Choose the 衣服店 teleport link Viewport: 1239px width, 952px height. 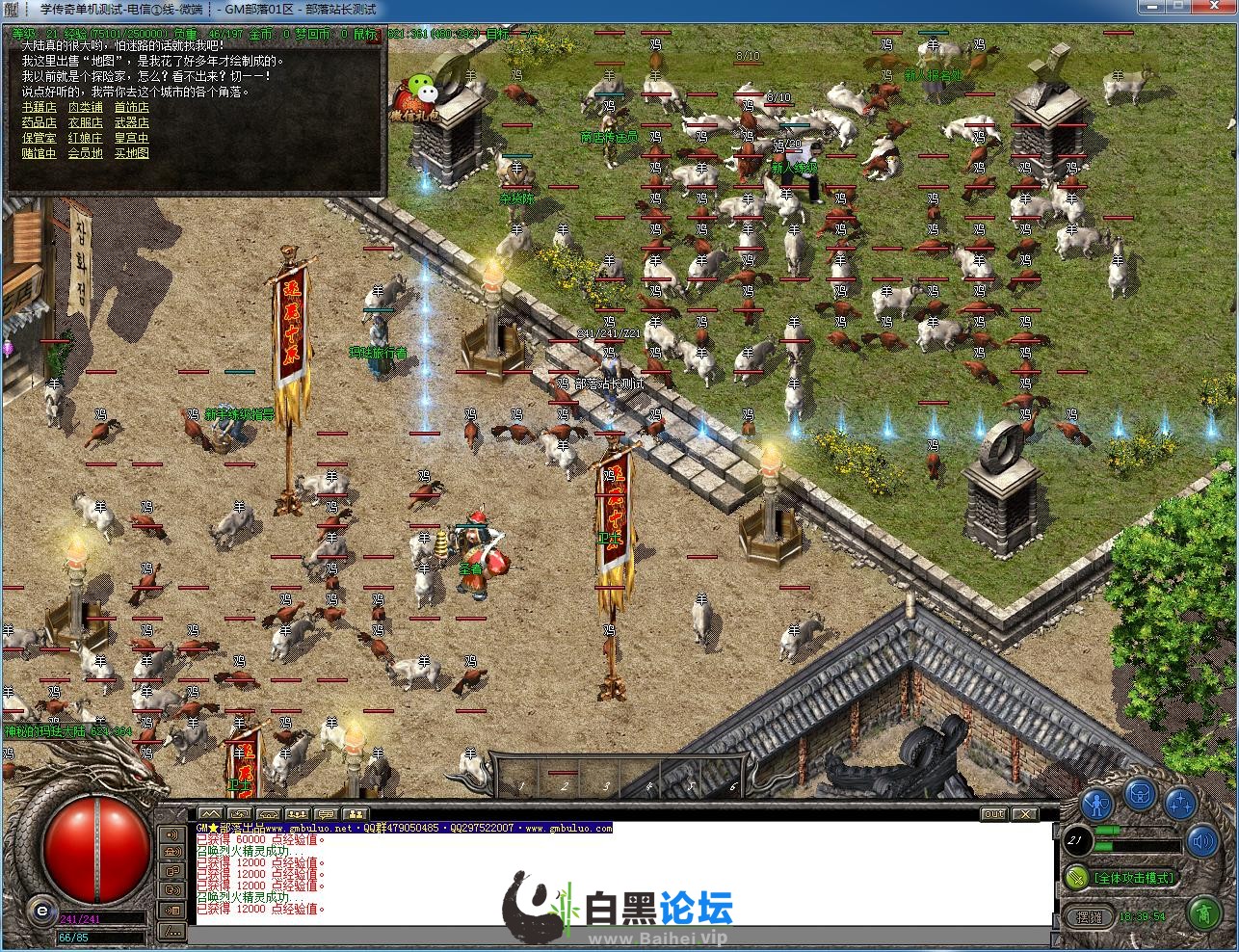(85, 123)
